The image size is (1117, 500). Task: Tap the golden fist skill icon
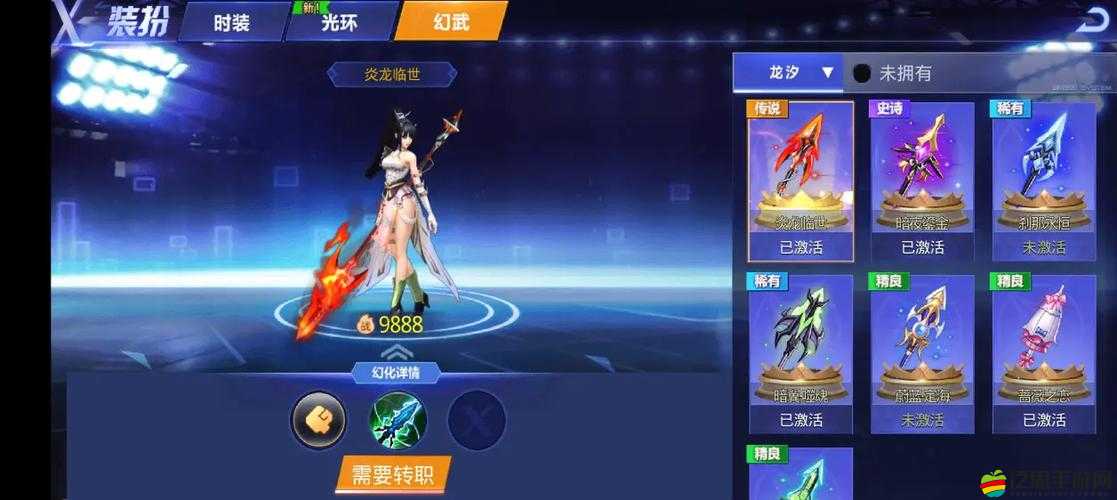[318, 419]
